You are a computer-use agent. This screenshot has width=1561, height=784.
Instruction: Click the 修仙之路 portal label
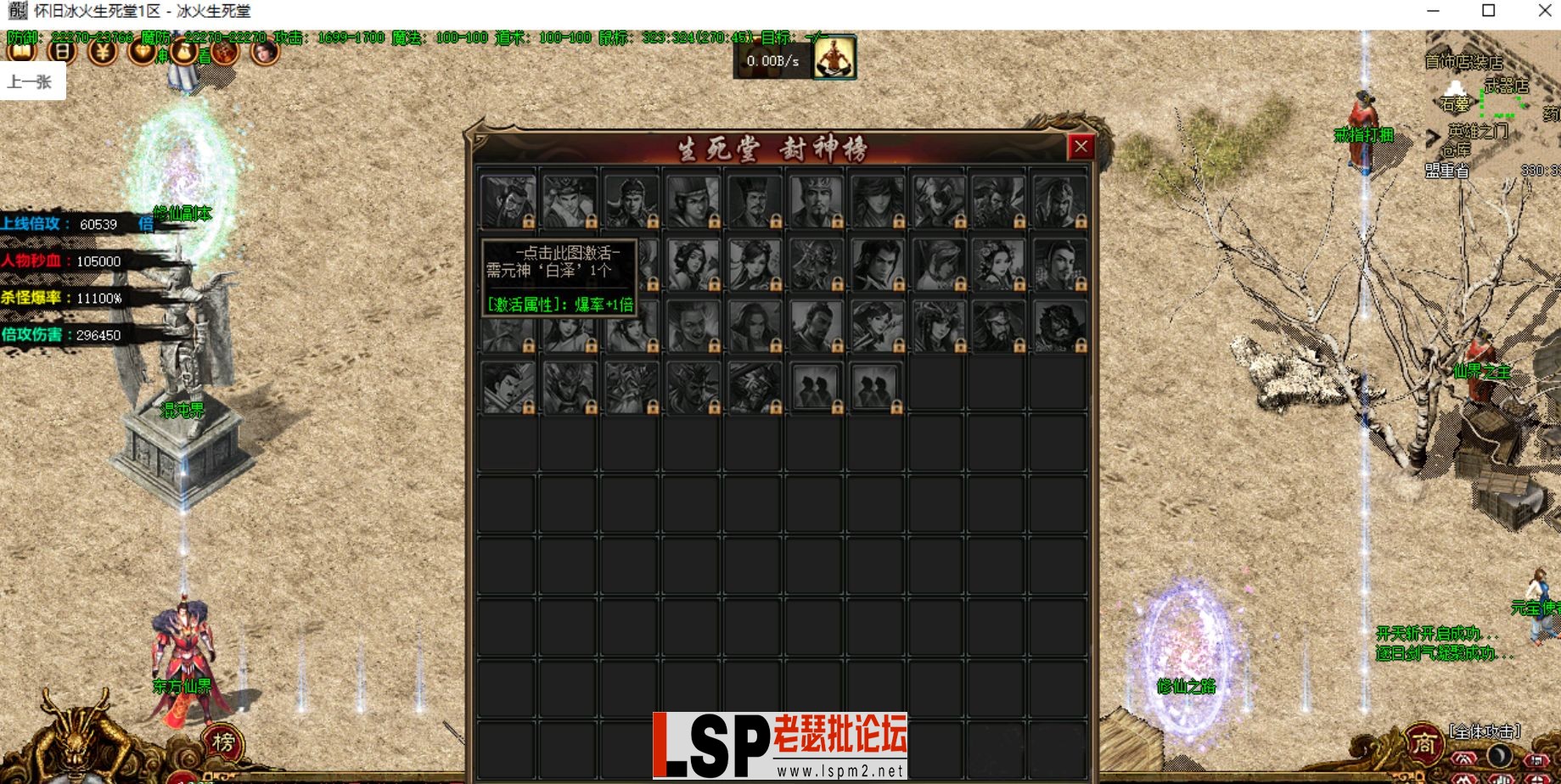pos(1186,688)
